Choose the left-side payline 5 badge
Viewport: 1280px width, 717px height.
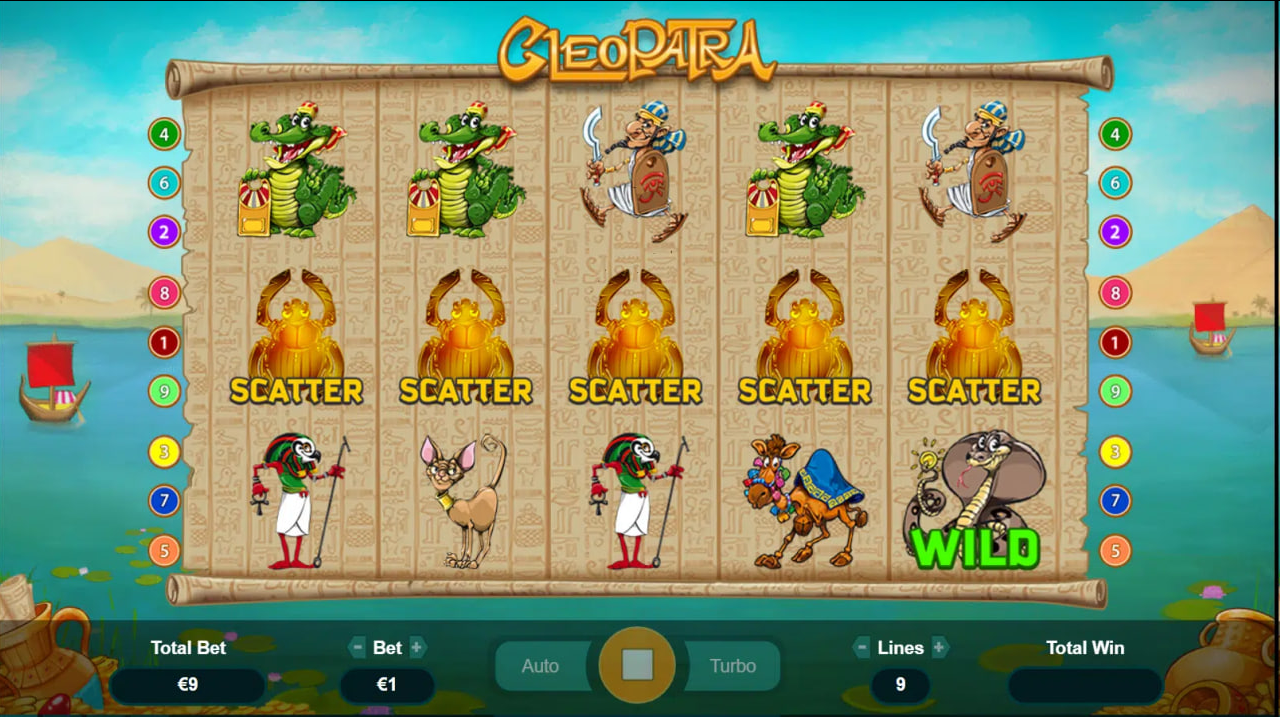click(164, 550)
